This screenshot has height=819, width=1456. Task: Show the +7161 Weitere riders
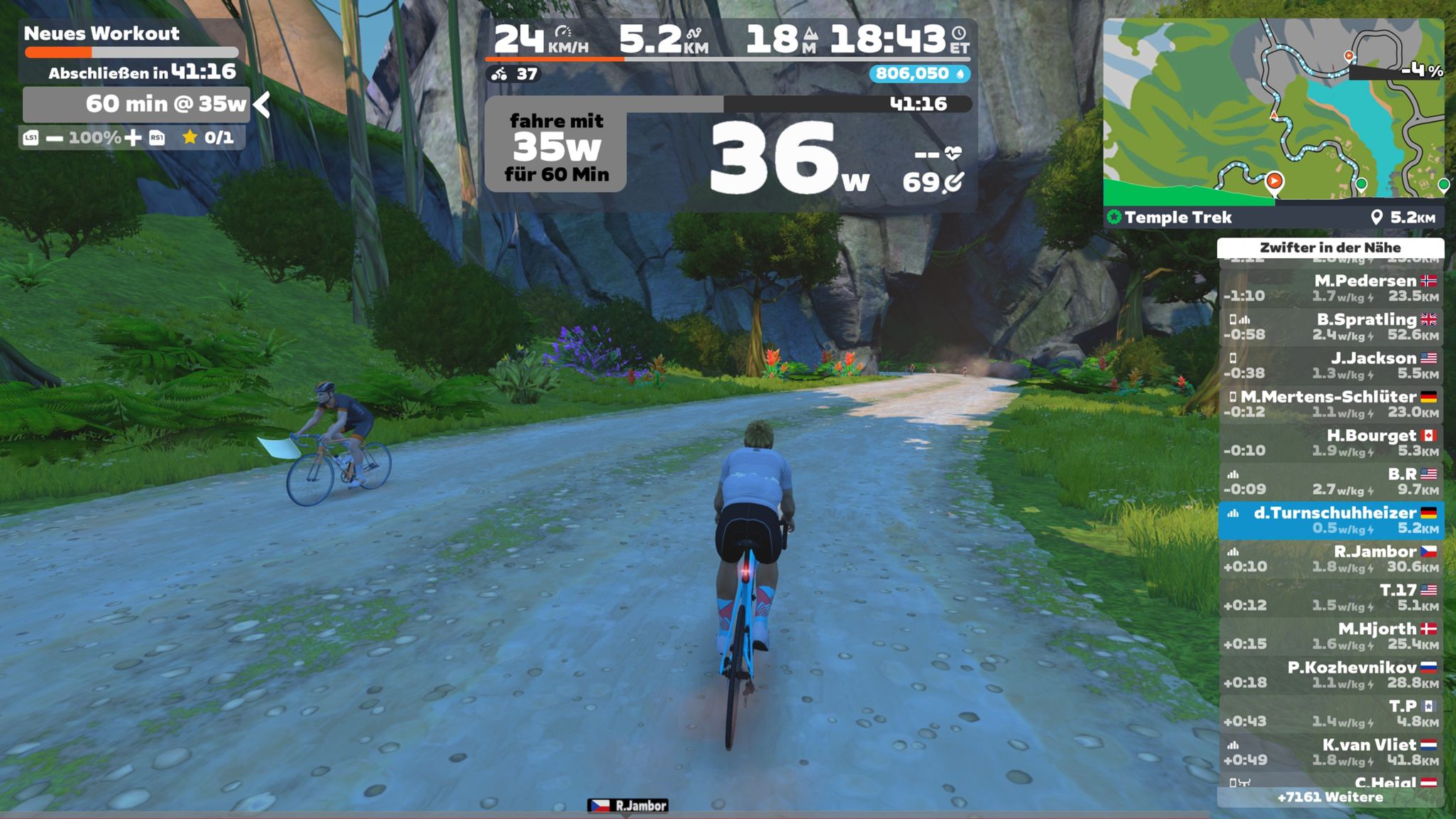click(x=1330, y=798)
